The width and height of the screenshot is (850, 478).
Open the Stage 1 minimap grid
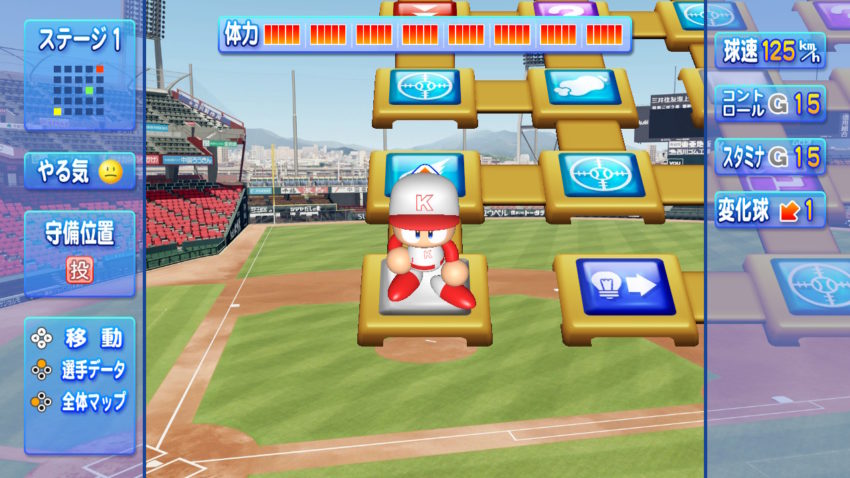(79, 89)
